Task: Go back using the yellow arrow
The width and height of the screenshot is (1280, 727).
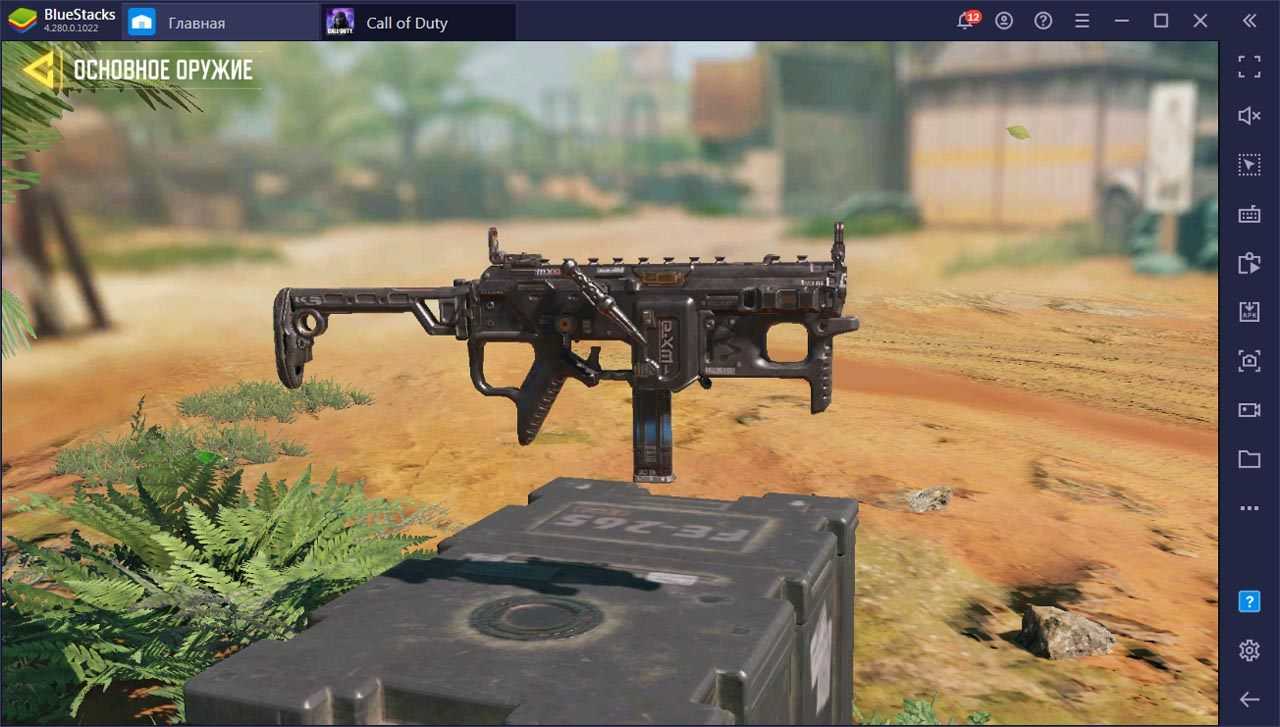Action: click(40, 69)
